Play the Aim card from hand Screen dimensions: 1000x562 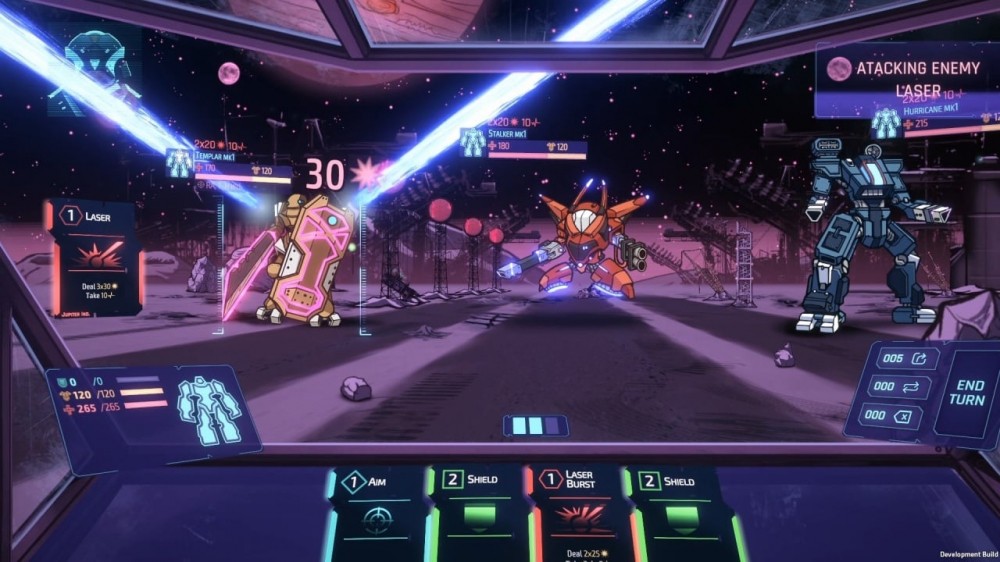pos(377,512)
